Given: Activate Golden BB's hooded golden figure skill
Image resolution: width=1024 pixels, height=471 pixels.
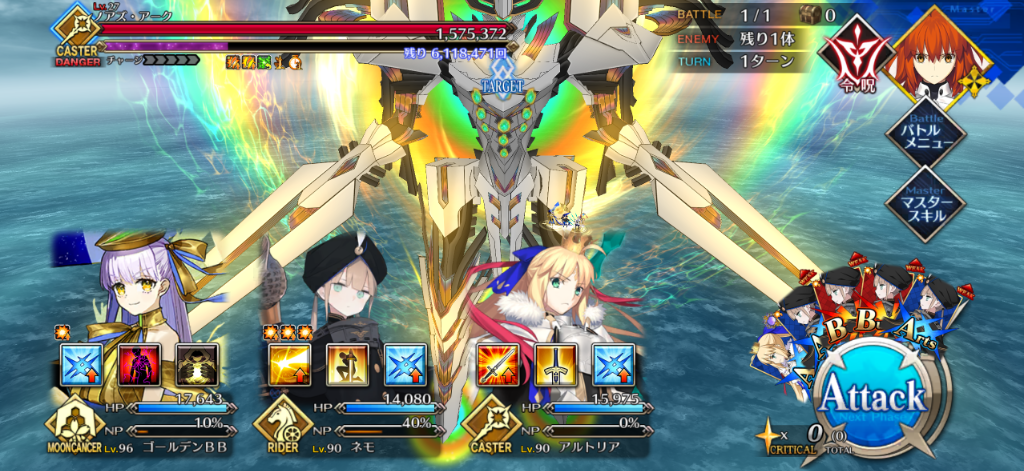Looking at the screenshot, I should (x=196, y=365).
